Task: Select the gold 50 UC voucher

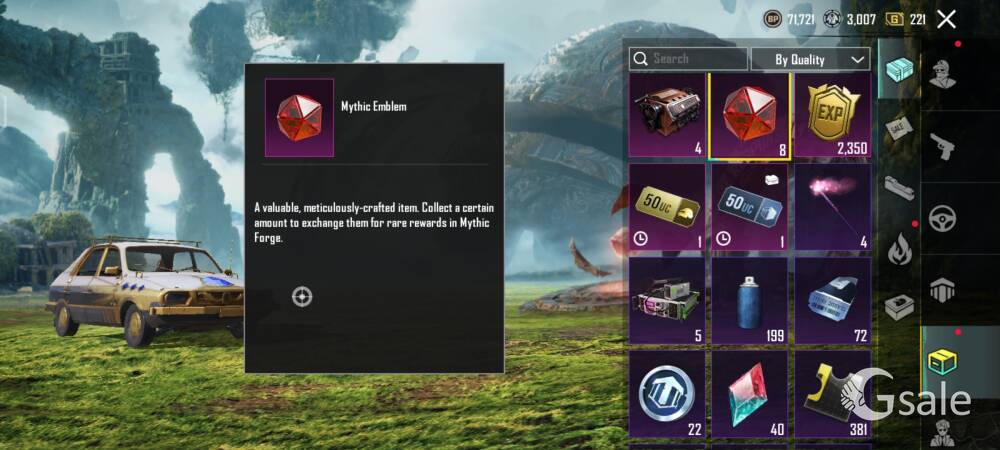Action: pyautogui.click(x=668, y=208)
